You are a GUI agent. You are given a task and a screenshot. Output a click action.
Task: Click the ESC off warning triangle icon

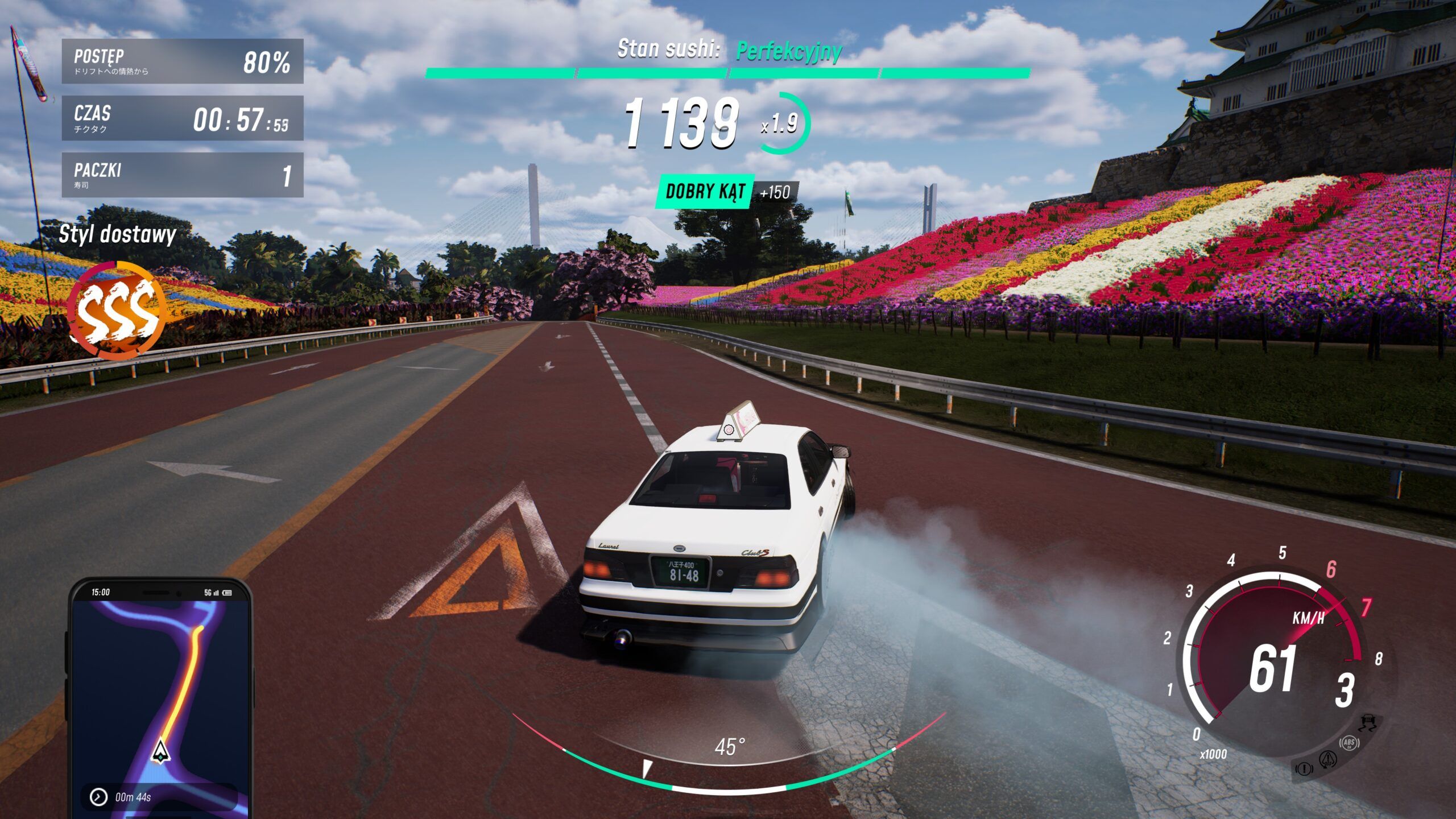coord(1328,760)
